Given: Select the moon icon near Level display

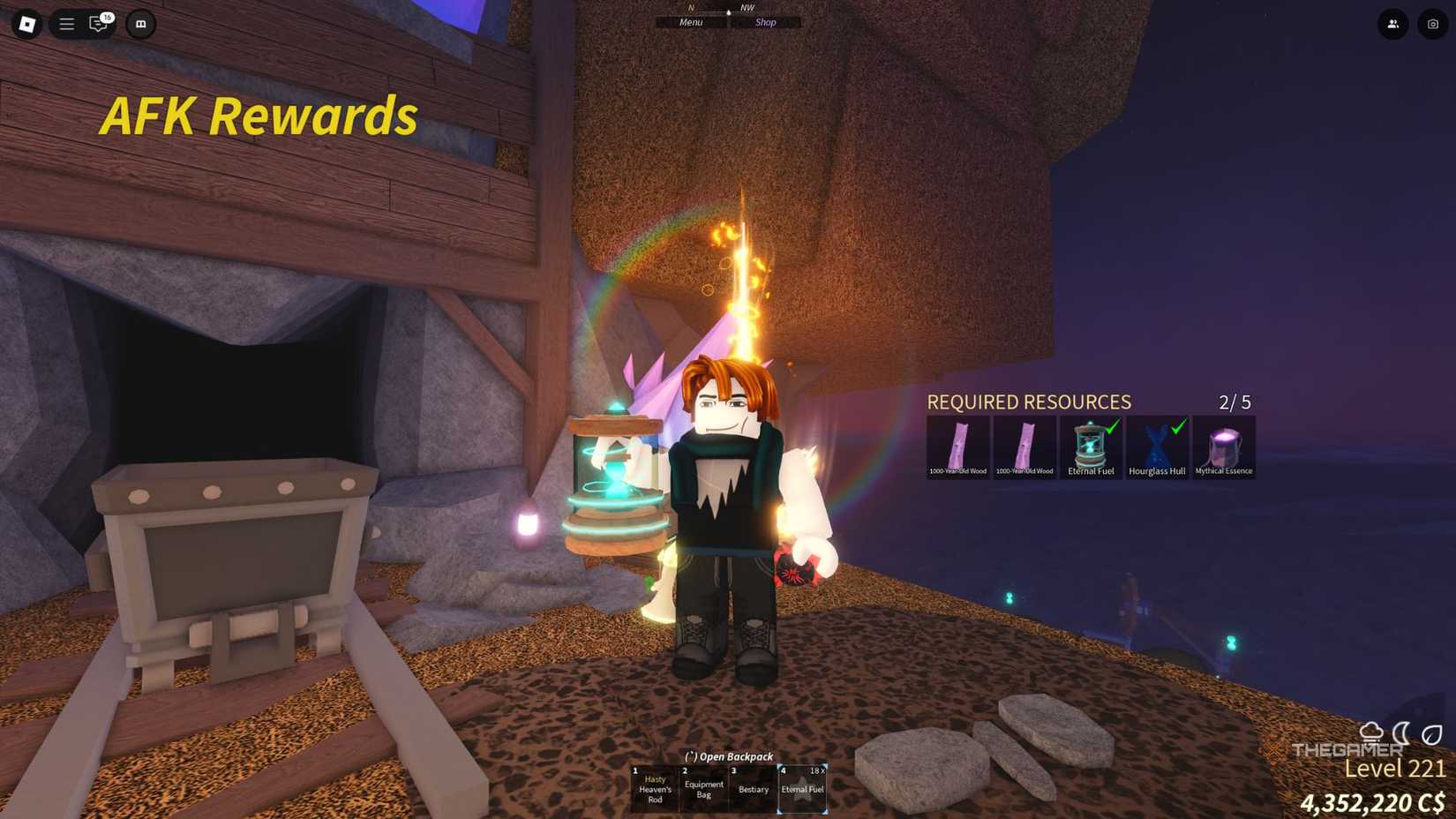Looking at the screenshot, I should tap(1401, 734).
